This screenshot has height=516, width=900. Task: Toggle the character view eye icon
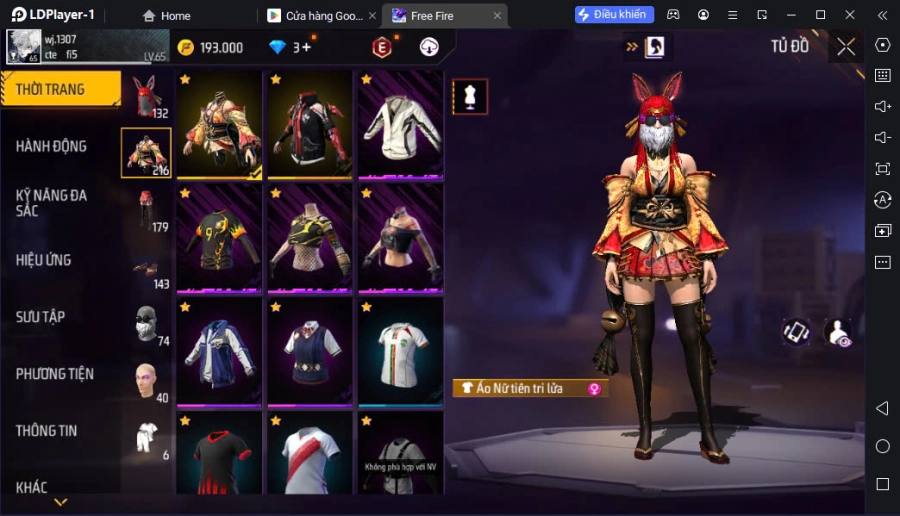[838, 333]
